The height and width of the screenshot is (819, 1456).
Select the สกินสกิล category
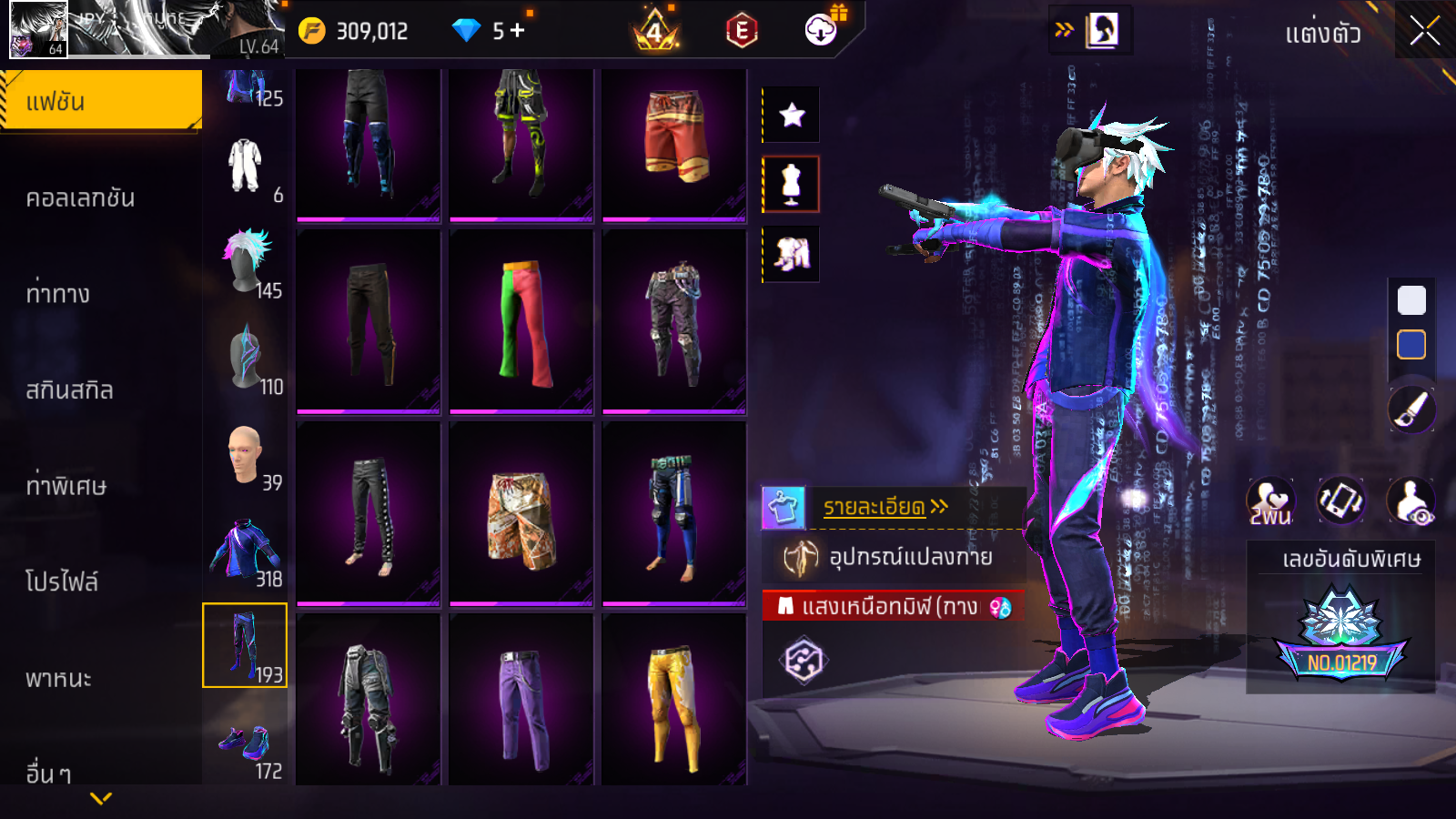(70, 390)
